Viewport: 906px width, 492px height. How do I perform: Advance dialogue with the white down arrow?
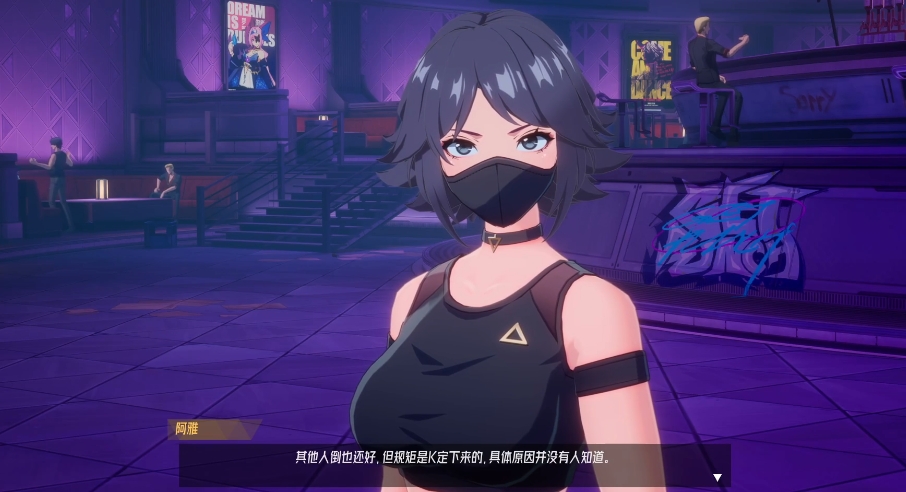point(717,478)
